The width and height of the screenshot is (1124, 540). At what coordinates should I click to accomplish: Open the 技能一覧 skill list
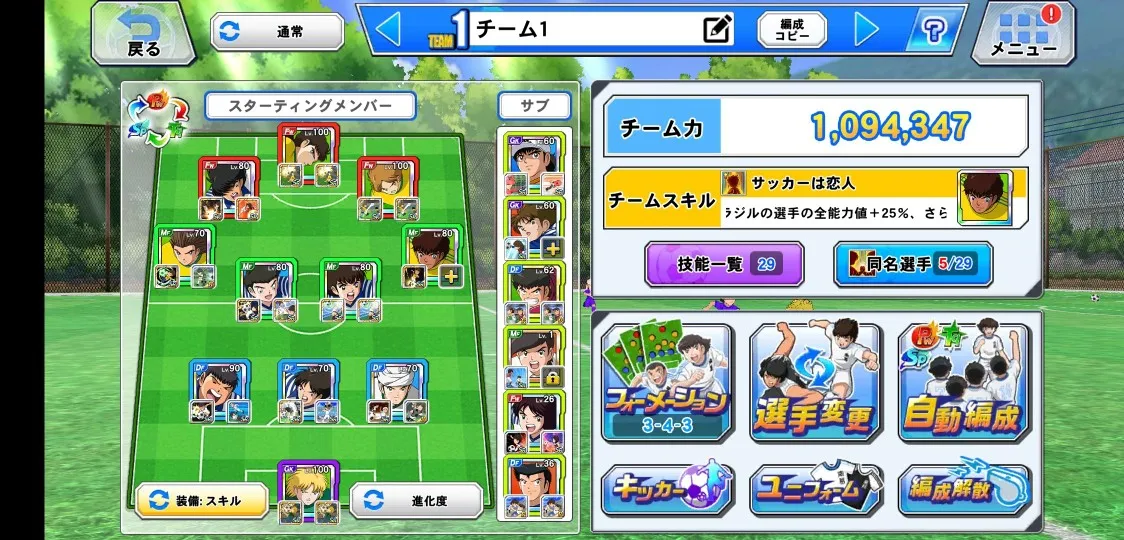coord(724,264)
